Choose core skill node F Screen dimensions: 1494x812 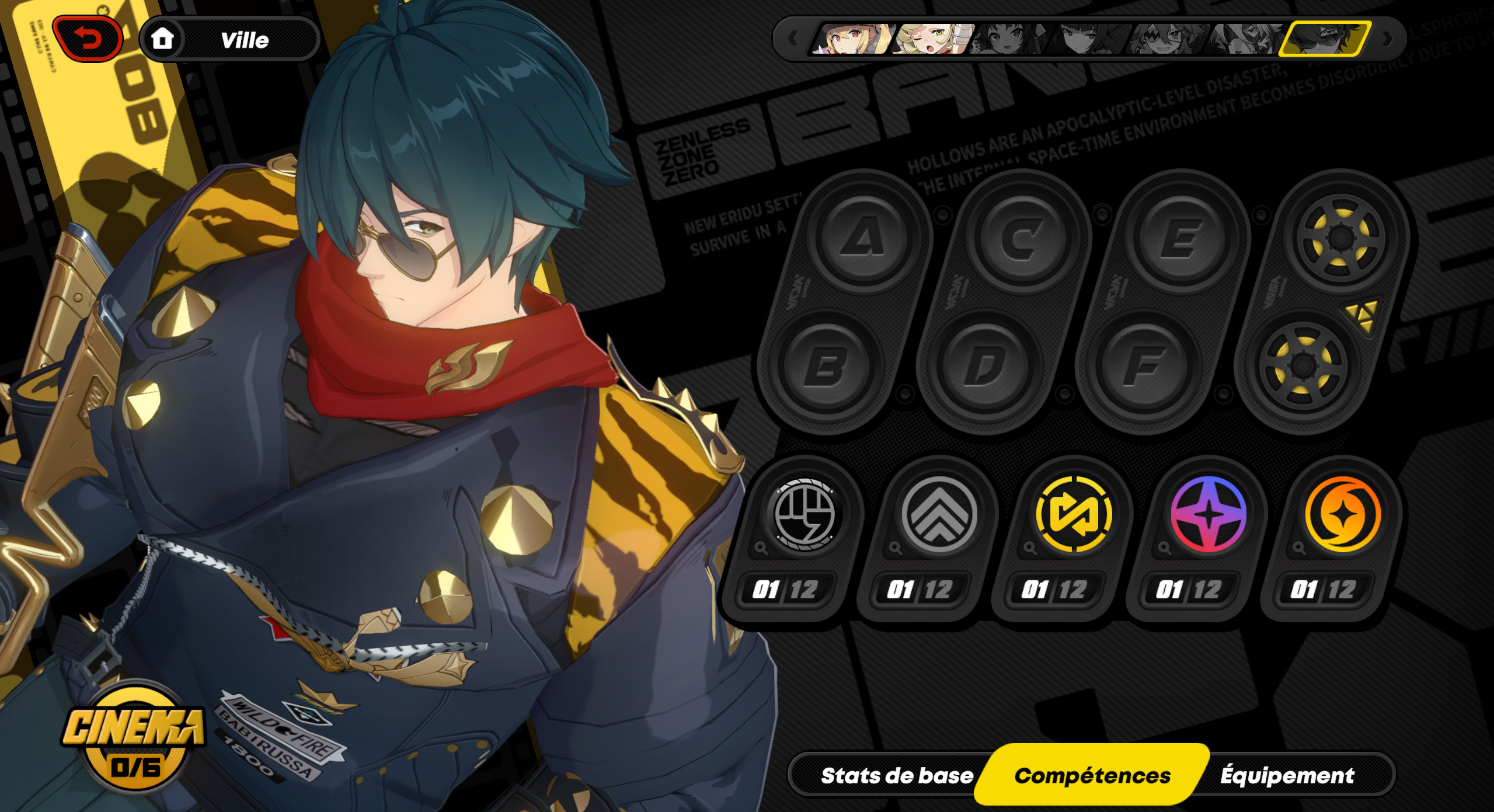click(1144, 367)
